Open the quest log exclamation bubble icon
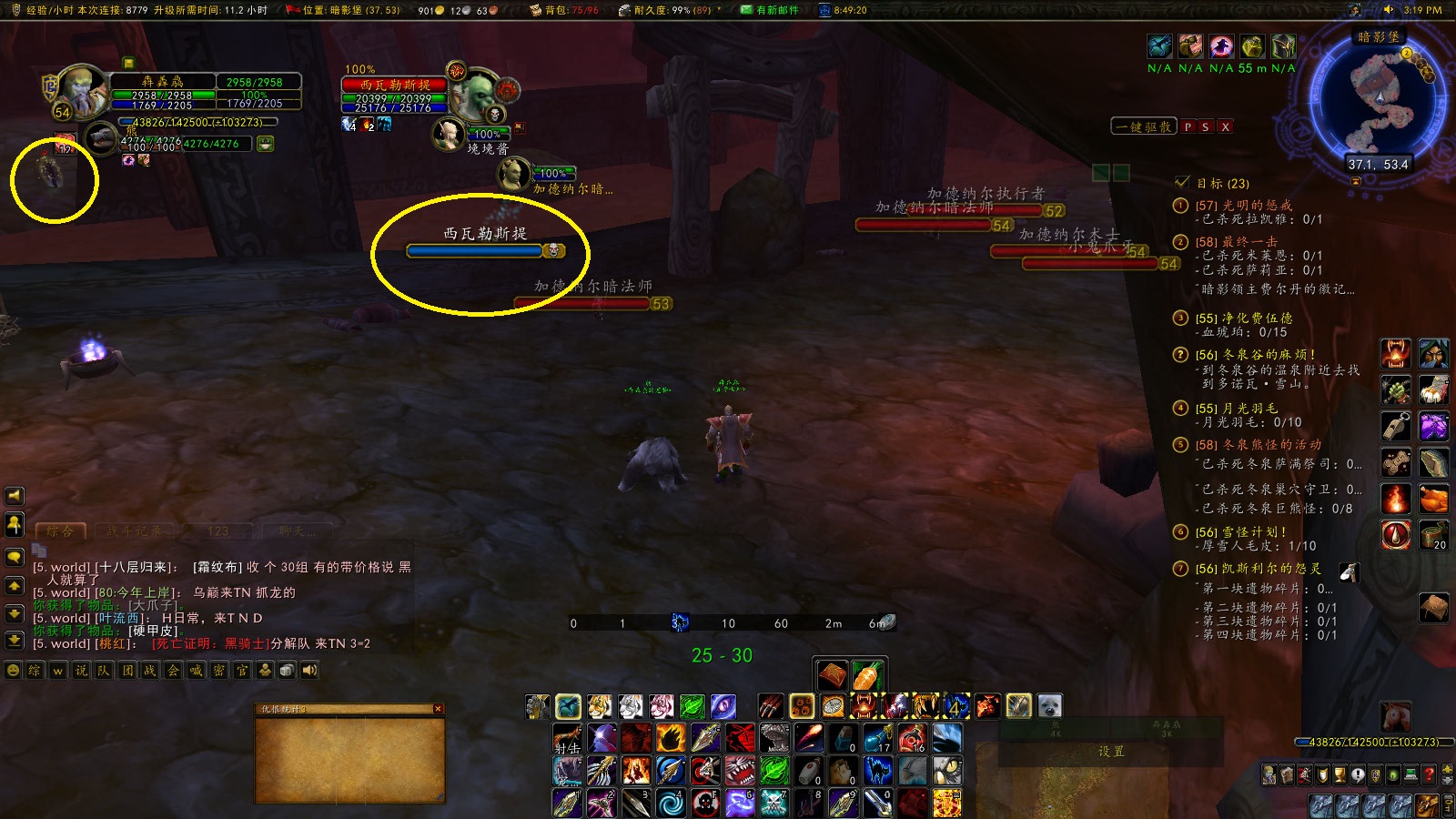The image size is (1456, 819). (x=1357, y=775)
